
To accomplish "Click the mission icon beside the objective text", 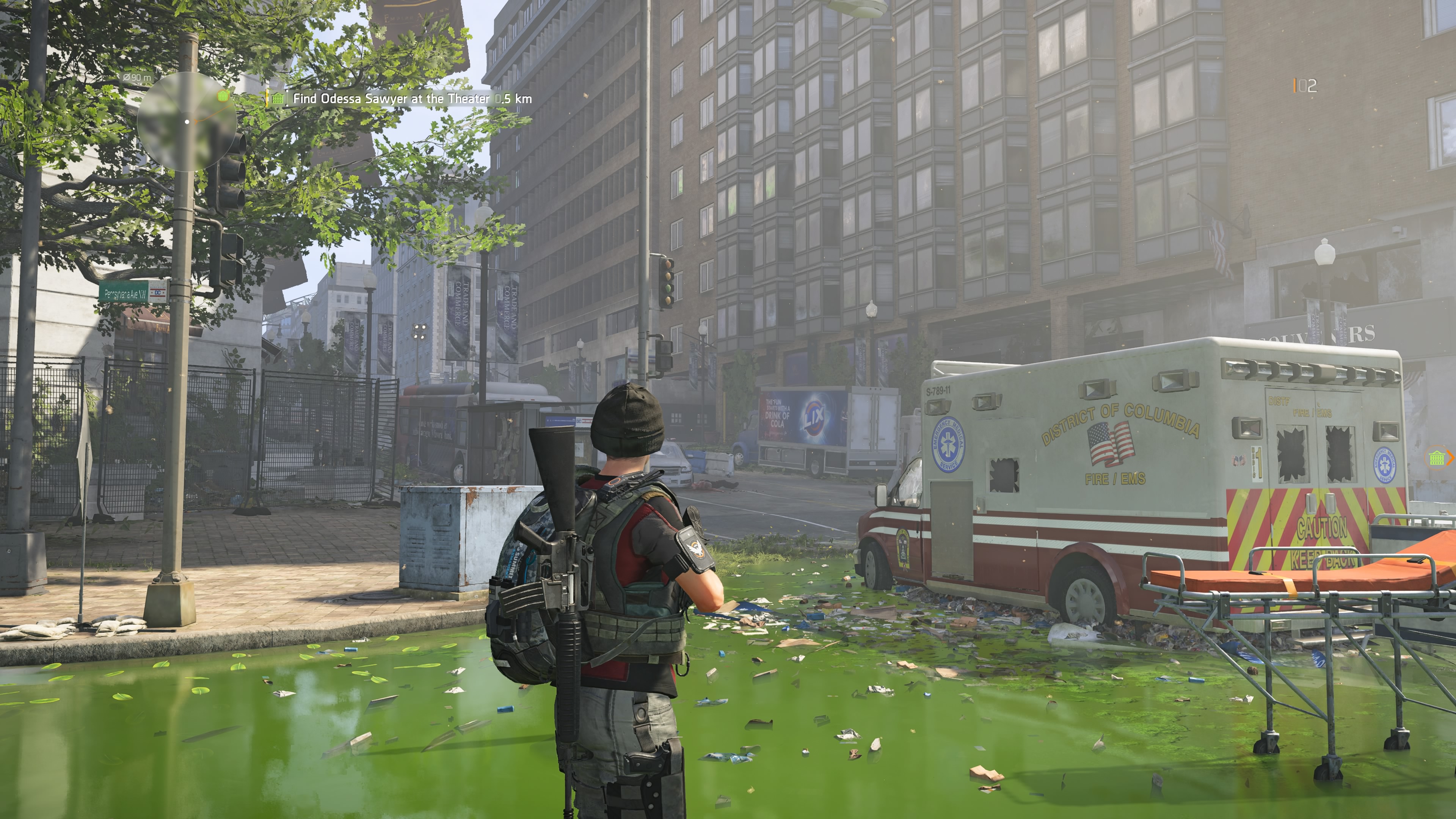I will 277,98.
